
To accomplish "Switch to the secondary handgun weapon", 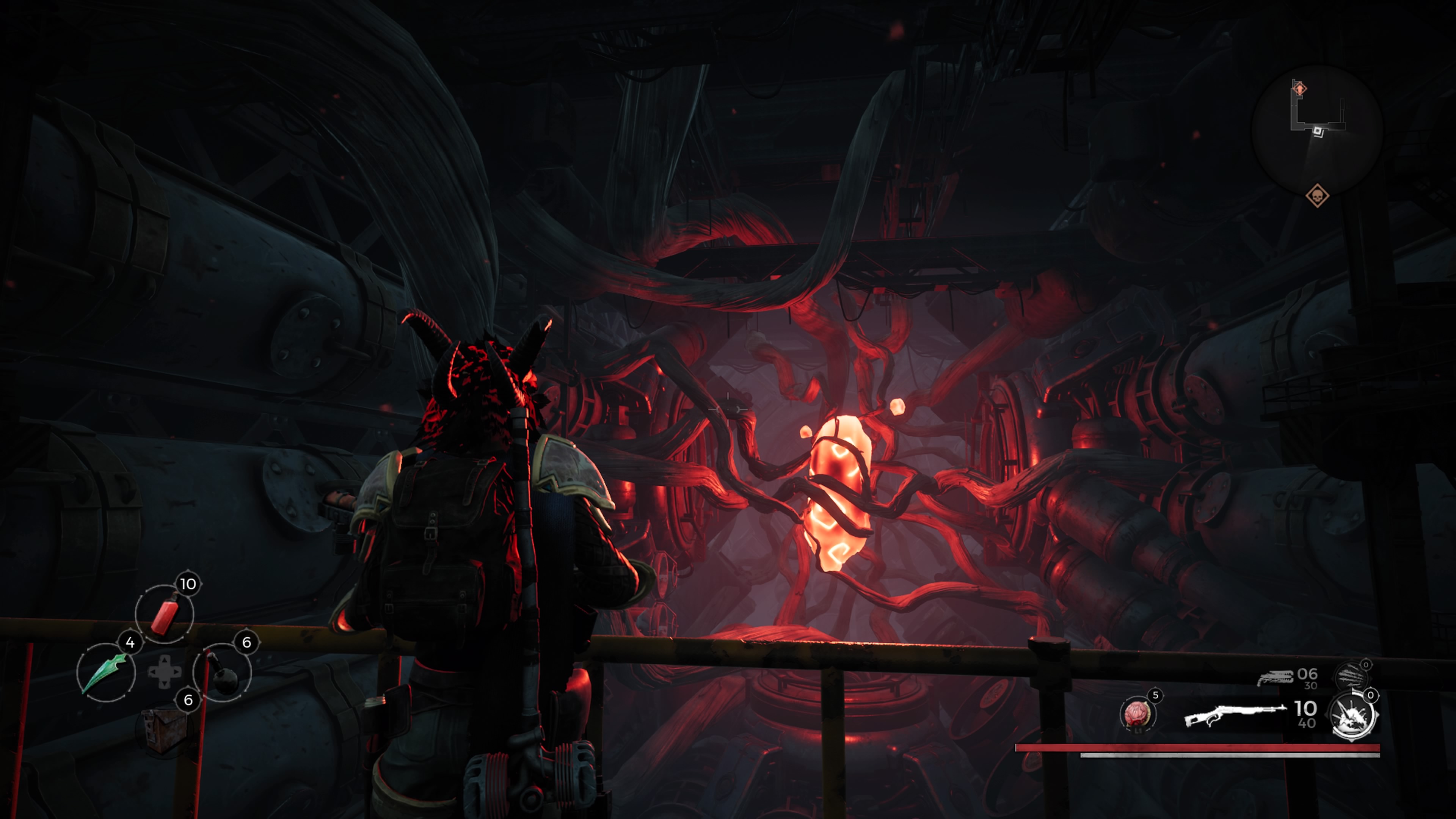I will coord(1275,677).
